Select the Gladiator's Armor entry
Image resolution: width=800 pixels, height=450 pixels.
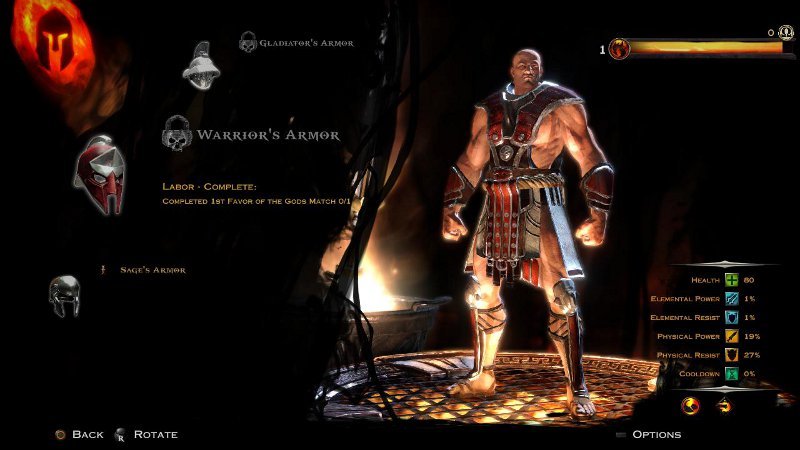[x=306, y=43]
